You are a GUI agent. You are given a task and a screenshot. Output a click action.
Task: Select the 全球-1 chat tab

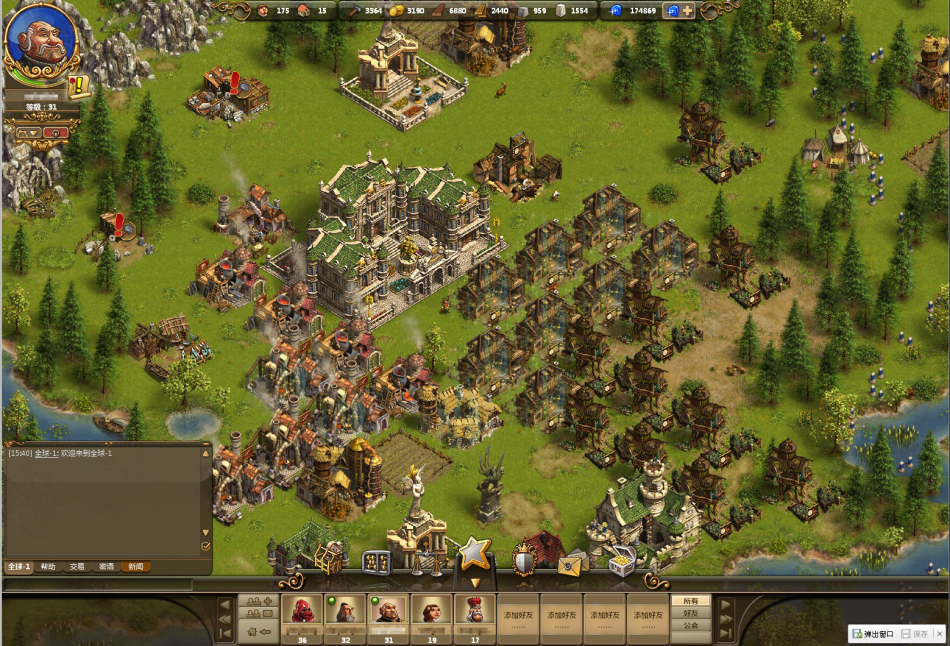[x=19, y=567]
